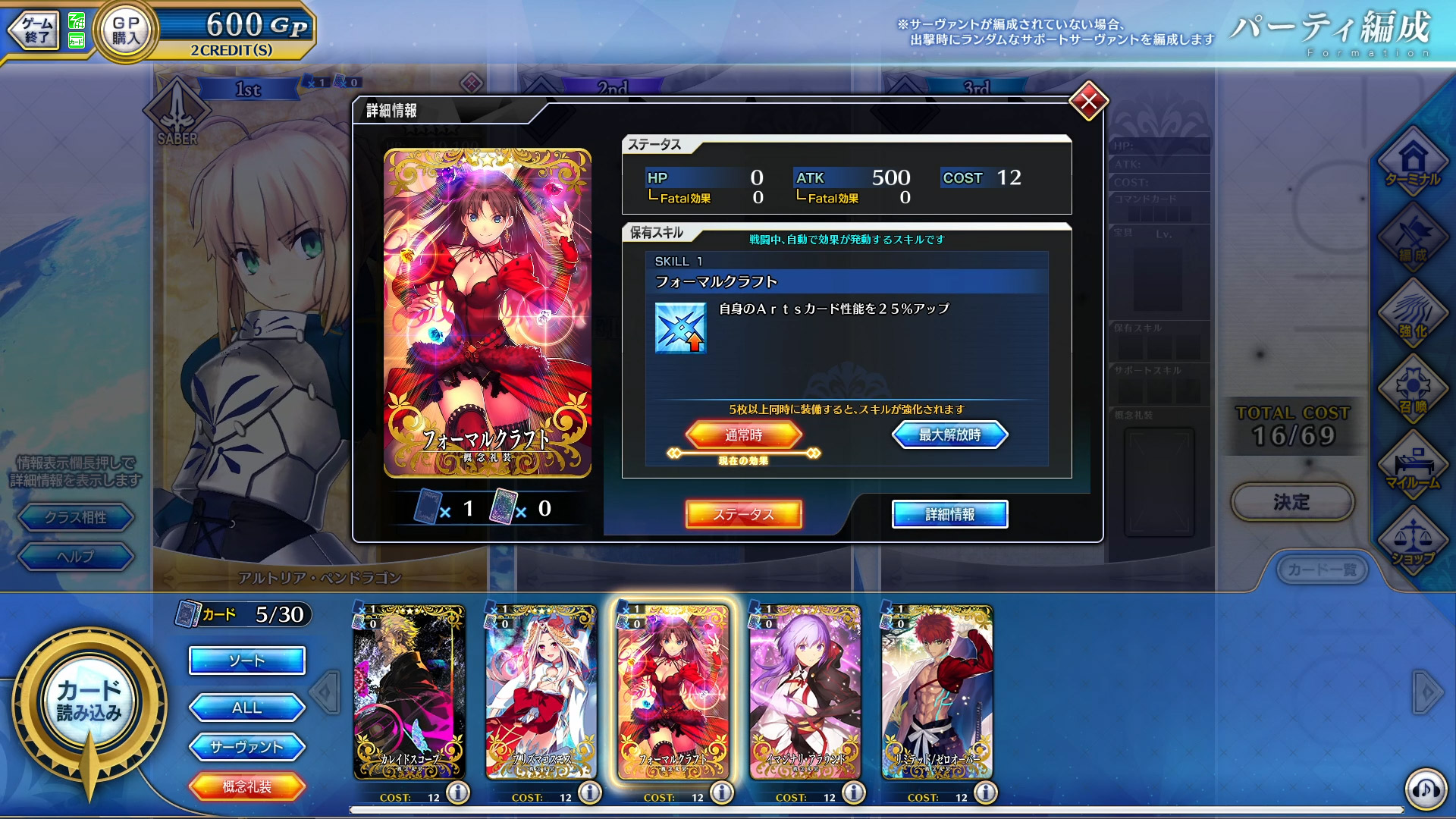This screenshot has height=819, width=1456.
Task: Switch skill view to 最大解放時
Action: click(950, 435)
